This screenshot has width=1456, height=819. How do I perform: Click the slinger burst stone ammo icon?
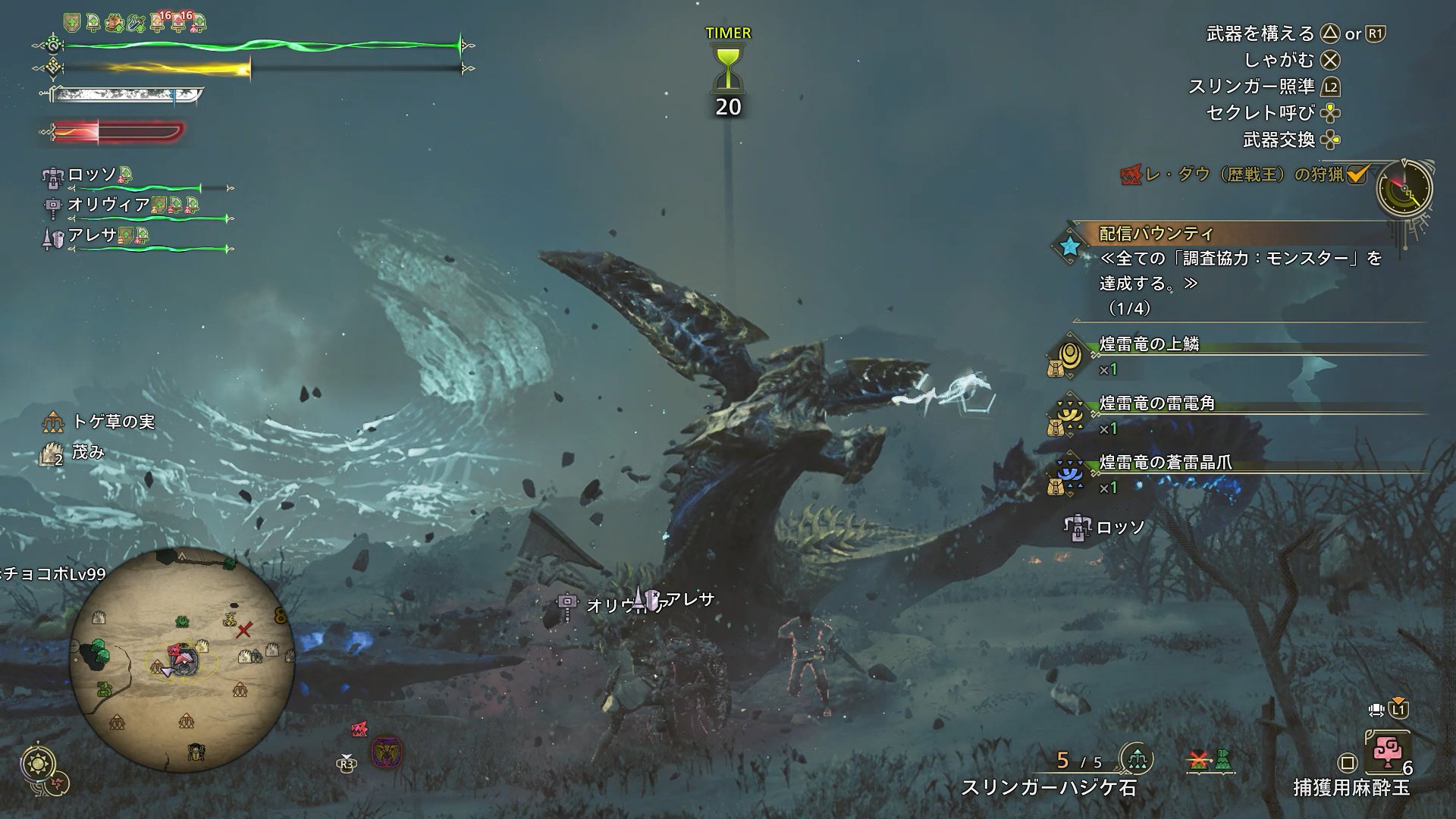(x=1136, y=759)
